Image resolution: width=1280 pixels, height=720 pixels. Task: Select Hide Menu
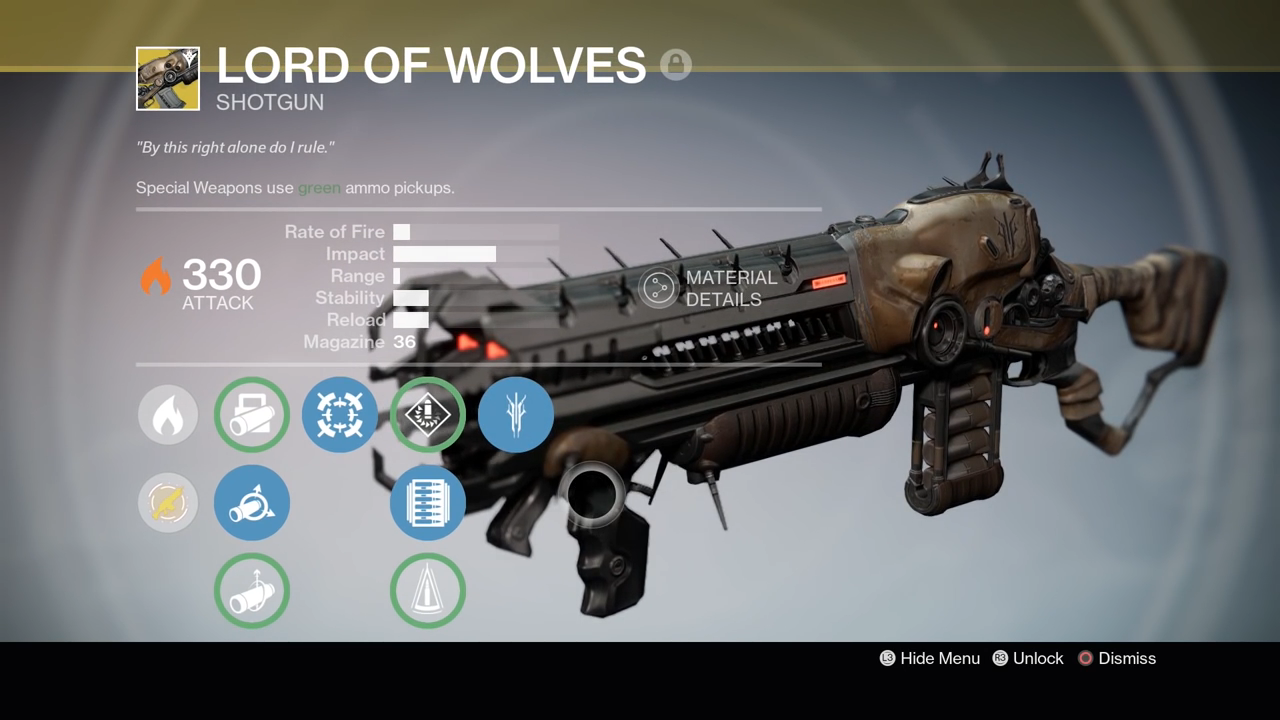click(929, 658)
